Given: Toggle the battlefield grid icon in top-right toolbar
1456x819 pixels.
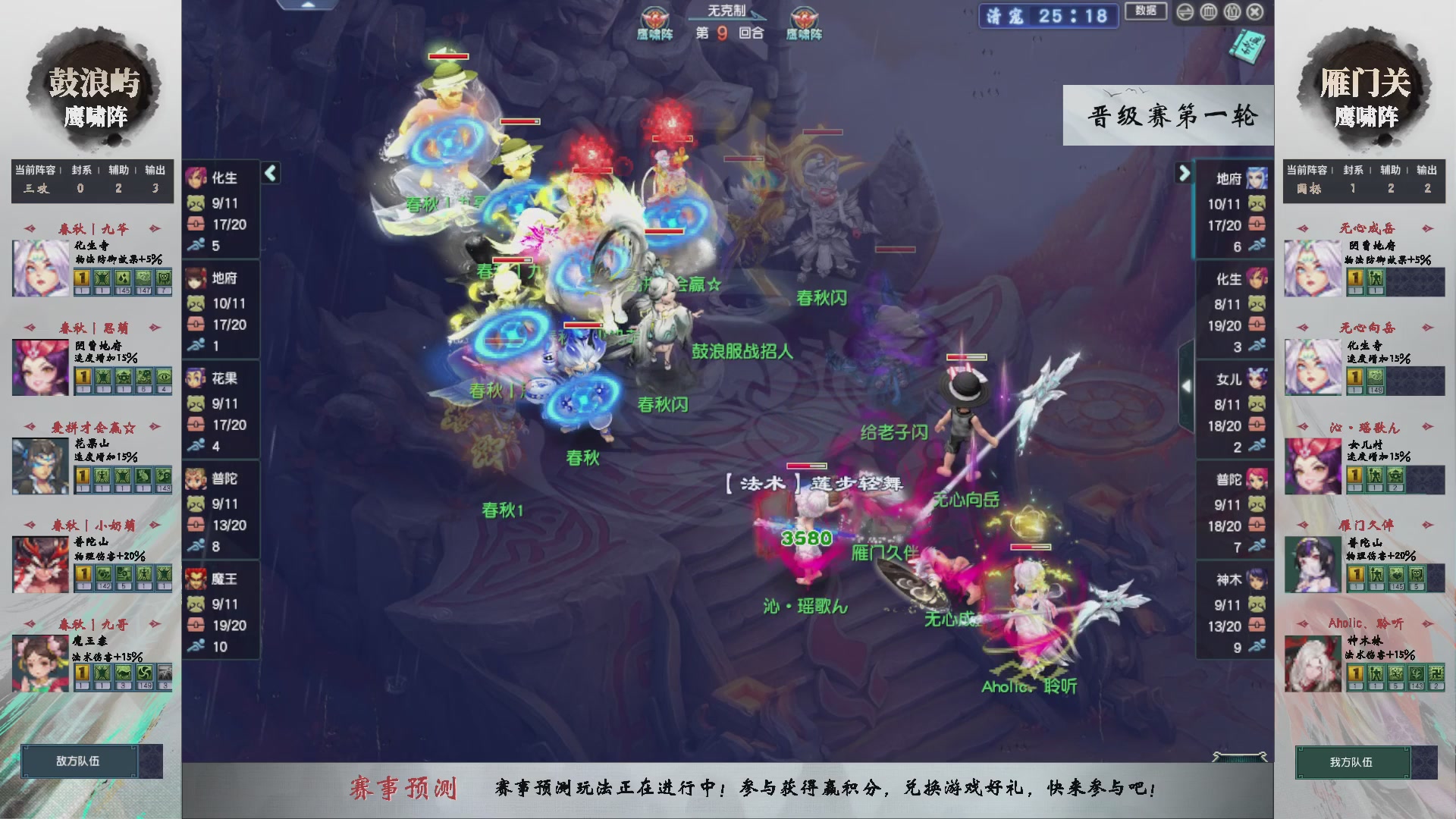Looking at the screenshot, I should pos(1209,11).
